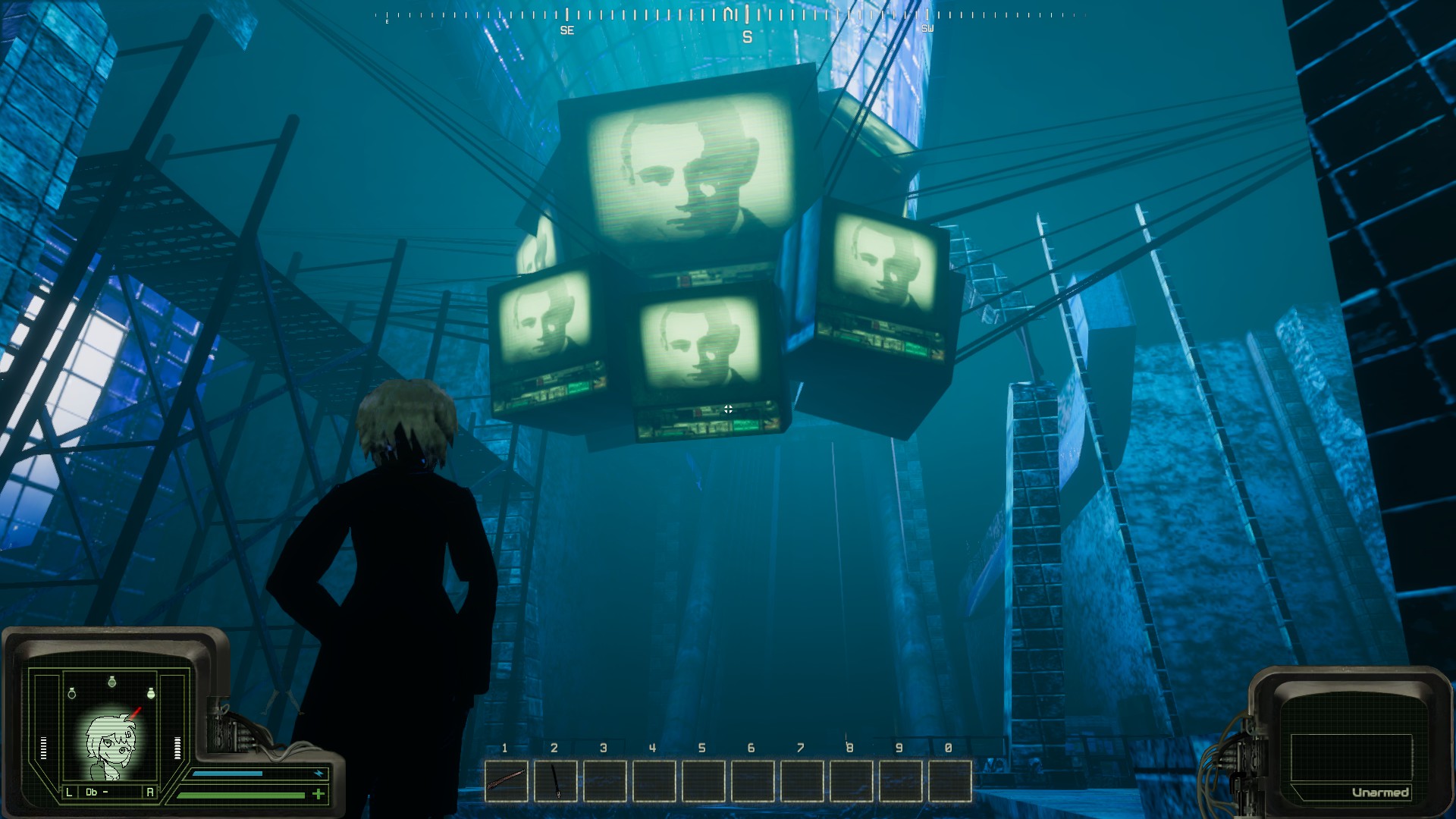1456x819 pixels.
Task: Click the Unarmed weapon display panel
Action: click(1351, 756)
